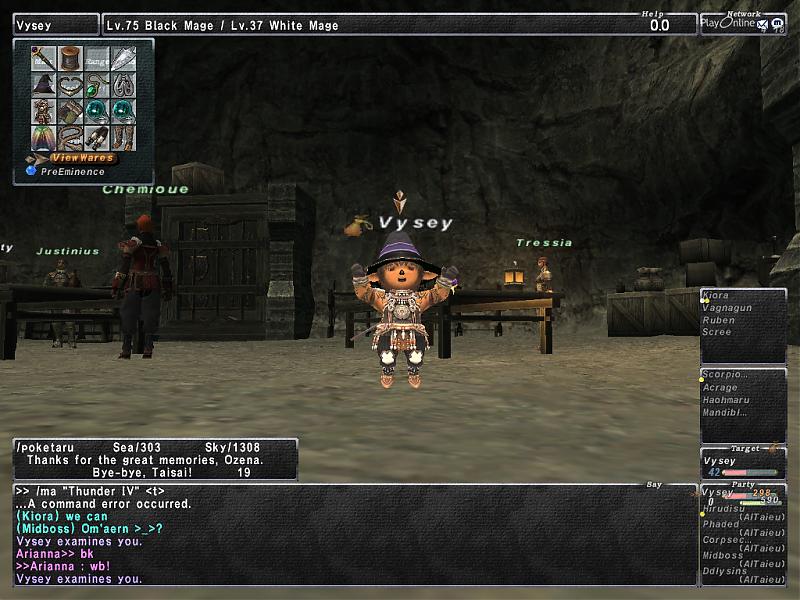Choose the rope belt equipment slot
The height and width of the screenshot is (600, 800).
[70, 138]
